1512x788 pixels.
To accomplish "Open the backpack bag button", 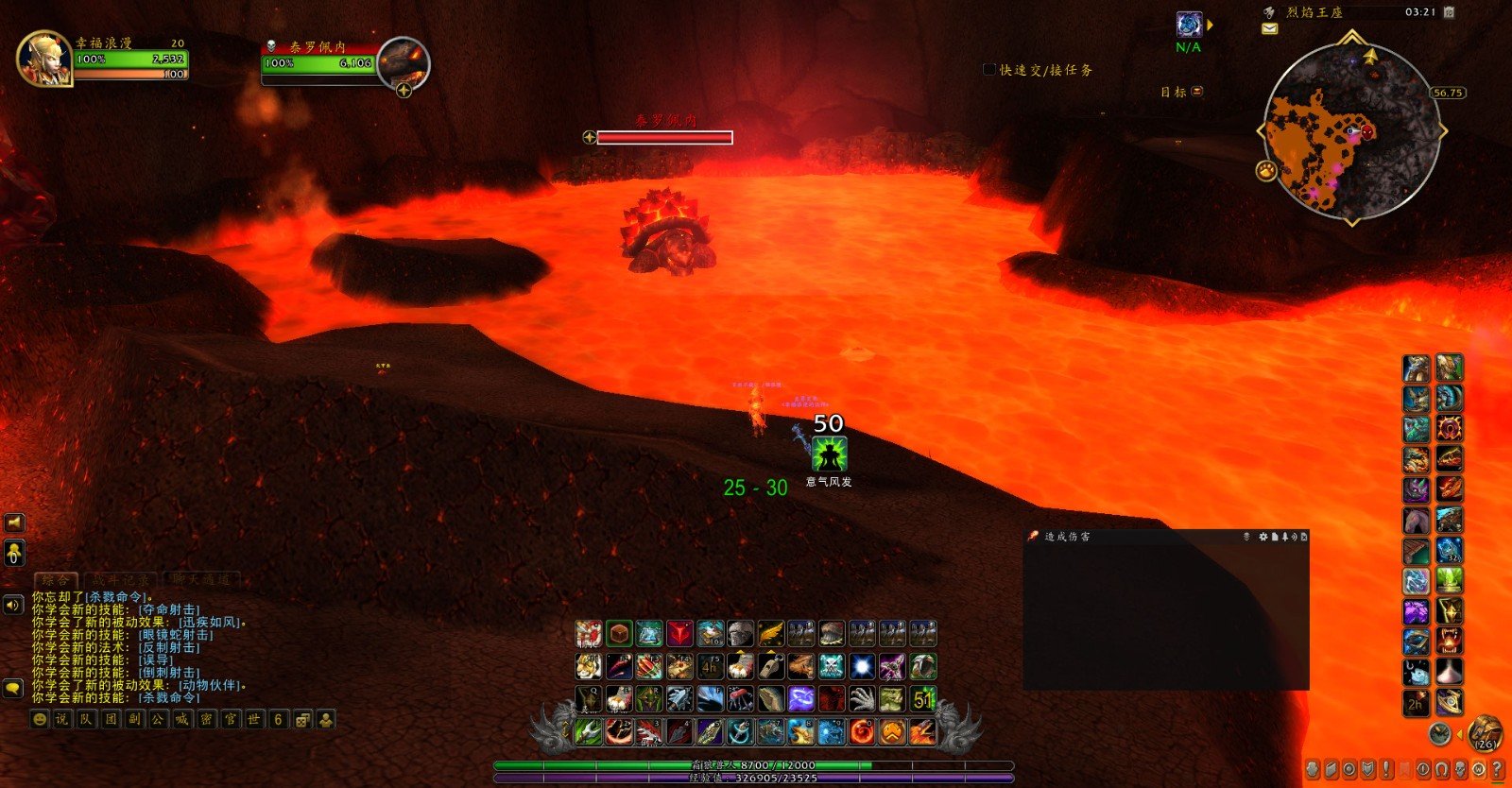I will 1485,731.
